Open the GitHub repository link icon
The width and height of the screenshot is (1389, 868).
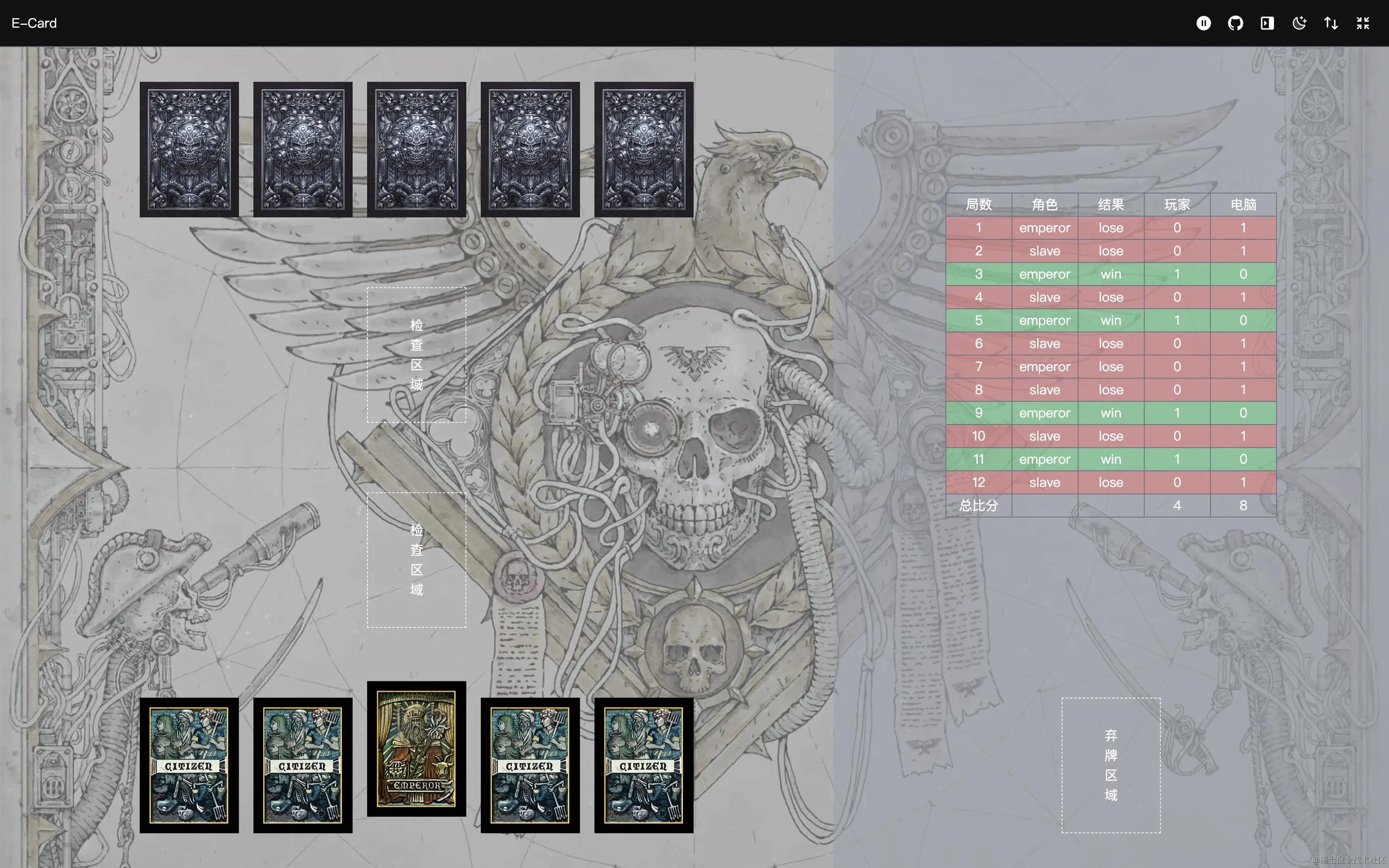1235,23
